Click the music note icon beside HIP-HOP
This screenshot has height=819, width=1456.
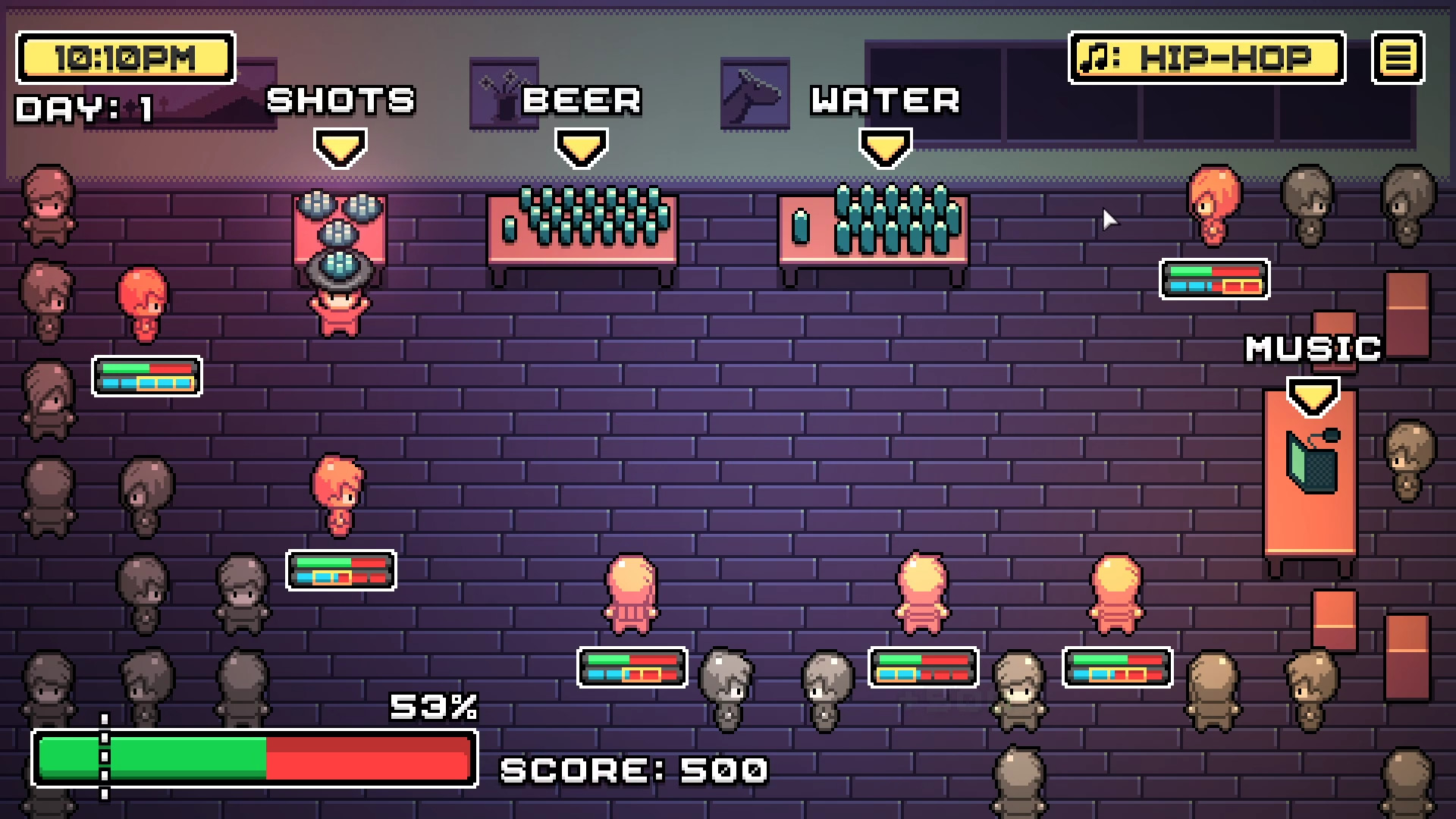point(1095,55)
